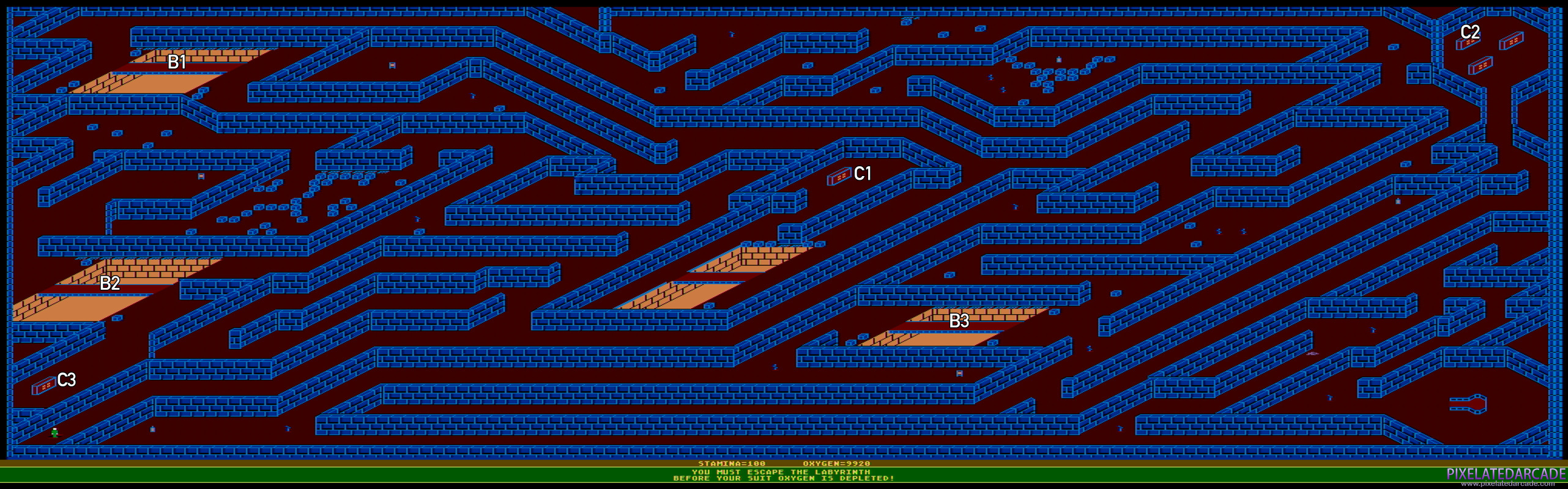Click the canister item among the rubble blocks
1568x489 pixels.
1058,59
